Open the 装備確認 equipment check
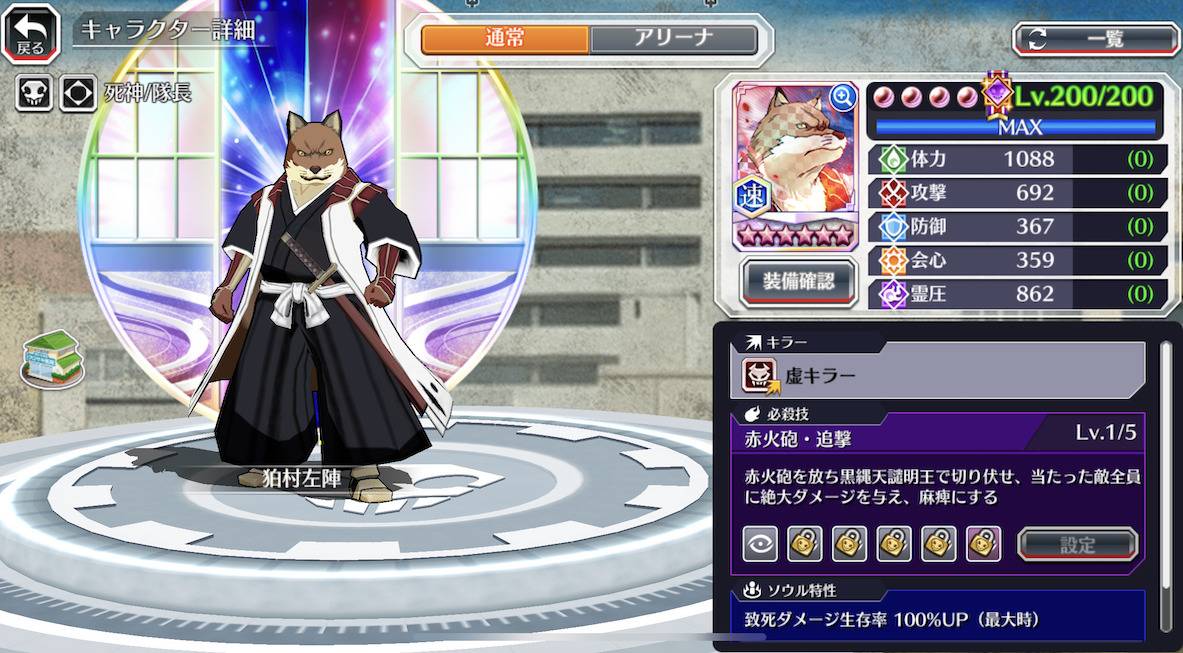1183x653 pixels. click(x=799, y=280)
